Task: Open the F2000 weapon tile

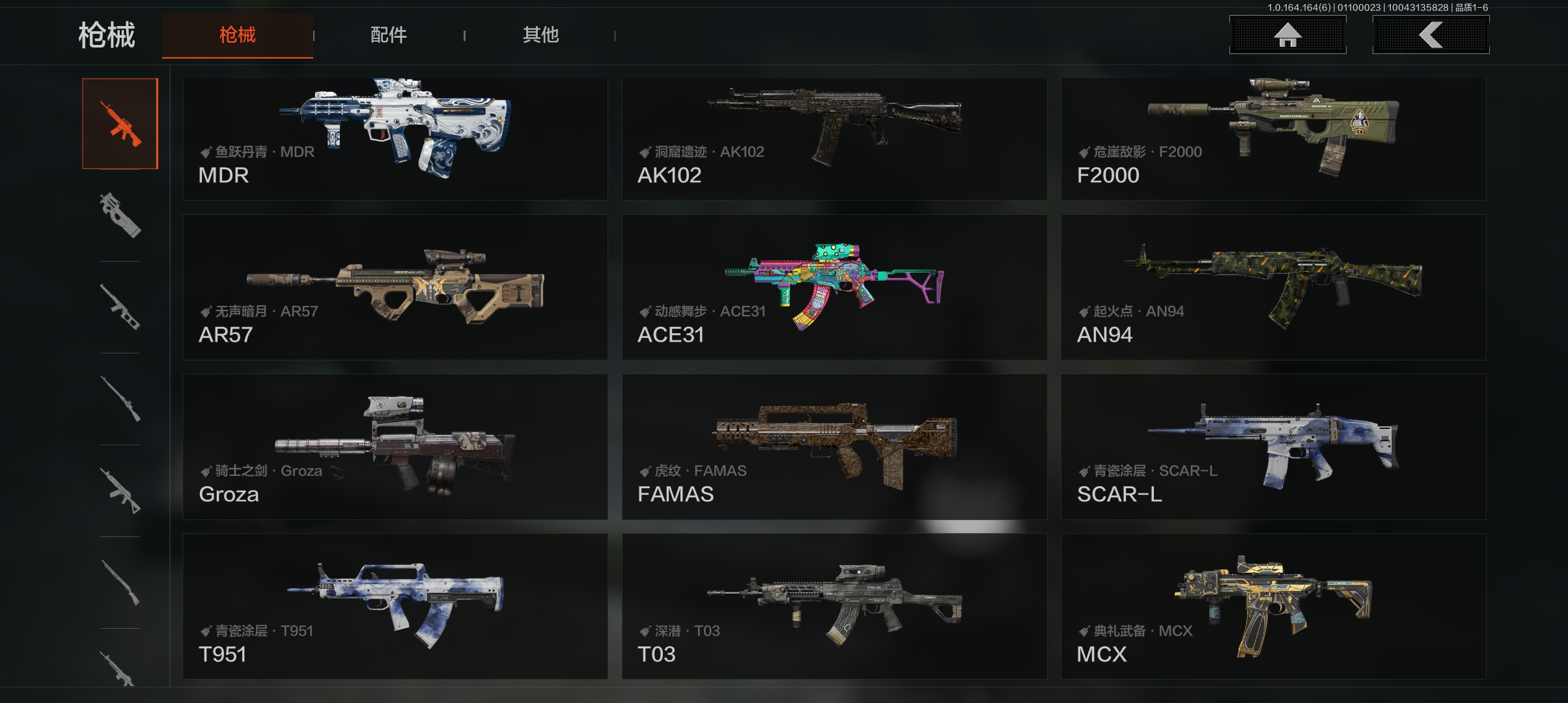Action: coord(1273,139)
